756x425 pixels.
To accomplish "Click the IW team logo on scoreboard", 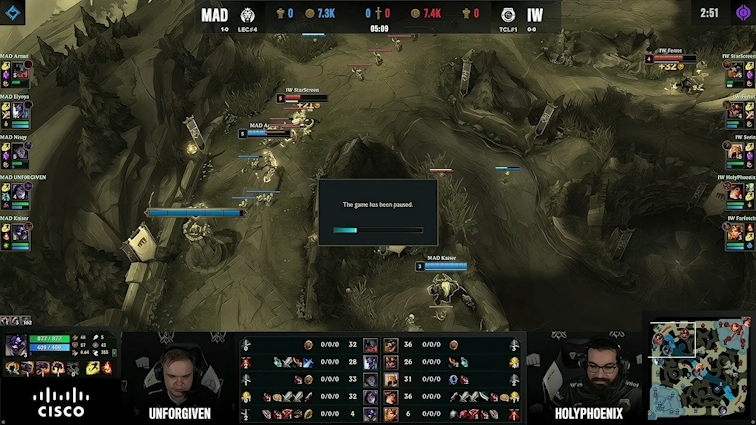I will coord(508,14).
